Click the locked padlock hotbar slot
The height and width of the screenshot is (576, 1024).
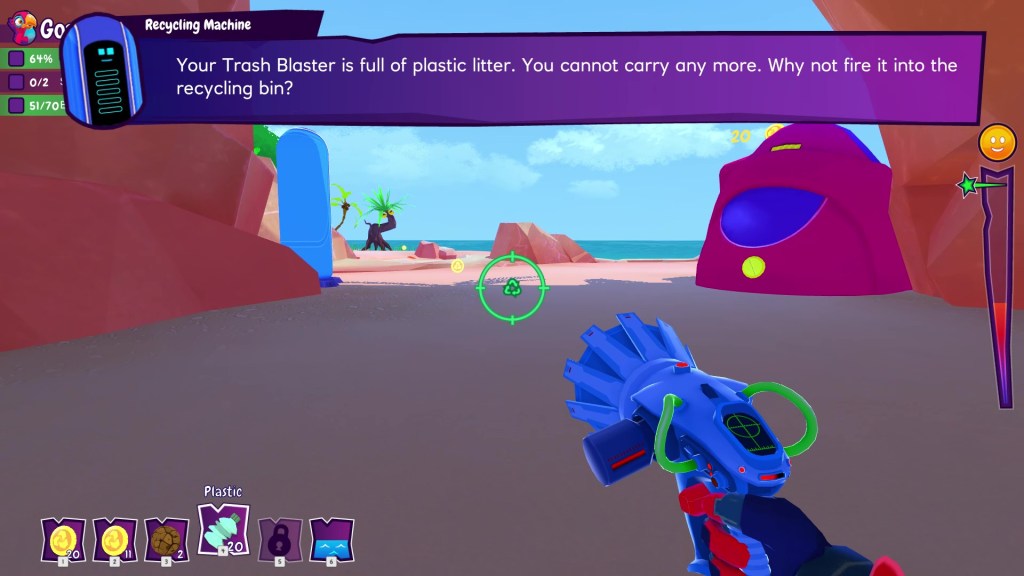point(279,540)
